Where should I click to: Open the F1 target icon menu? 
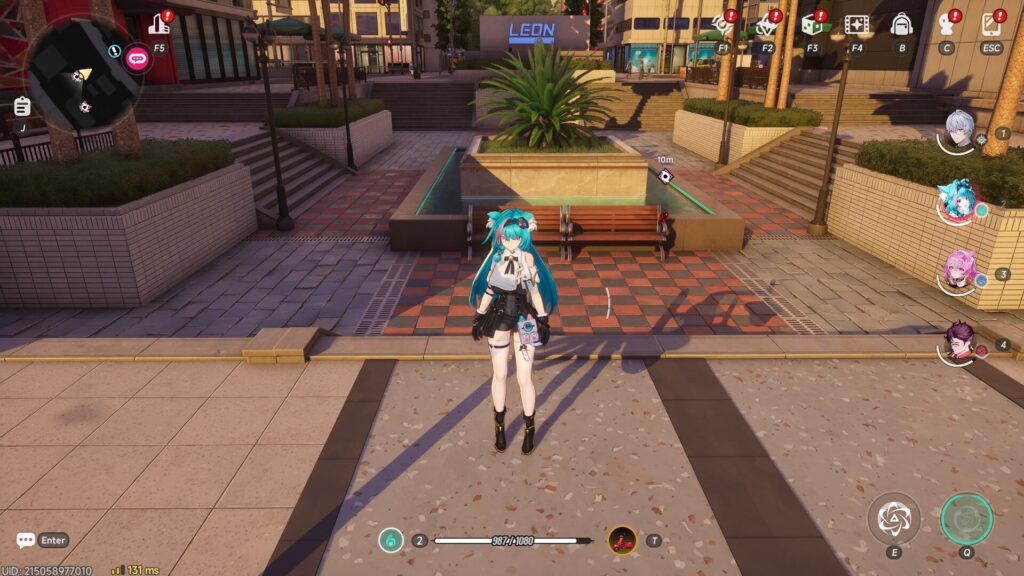[722, 24]
